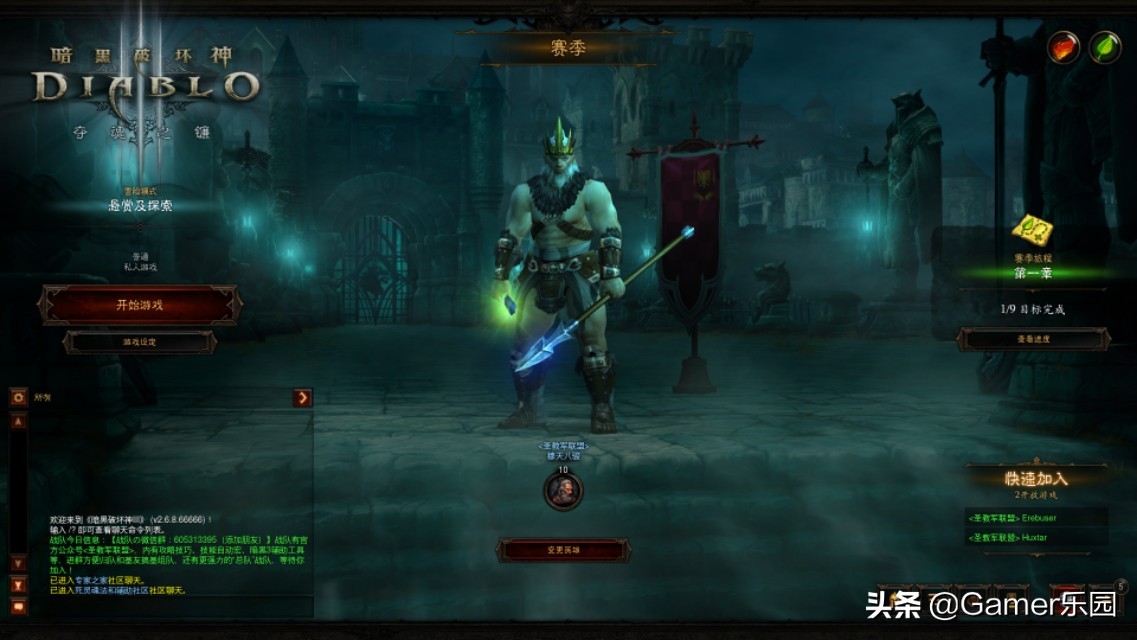Open the speech bubble chat button
1137x640 pixels.
tap(18, 606)
